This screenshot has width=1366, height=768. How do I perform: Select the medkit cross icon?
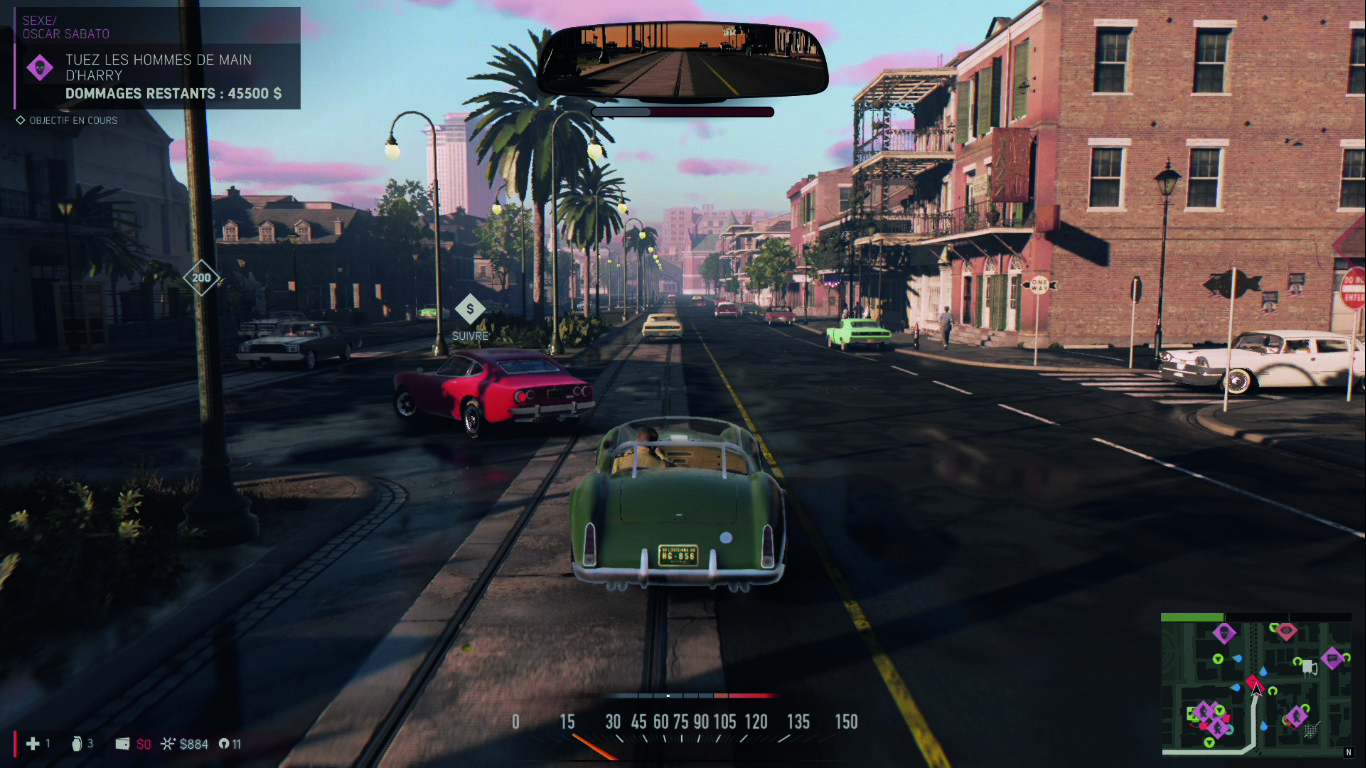coord(33,743)
